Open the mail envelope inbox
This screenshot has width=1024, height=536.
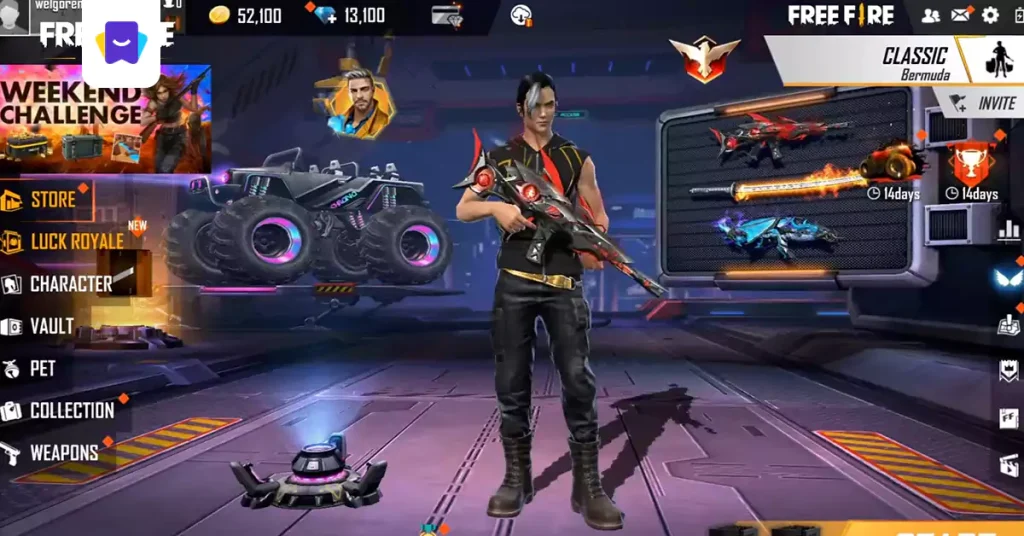coord(961,15)
